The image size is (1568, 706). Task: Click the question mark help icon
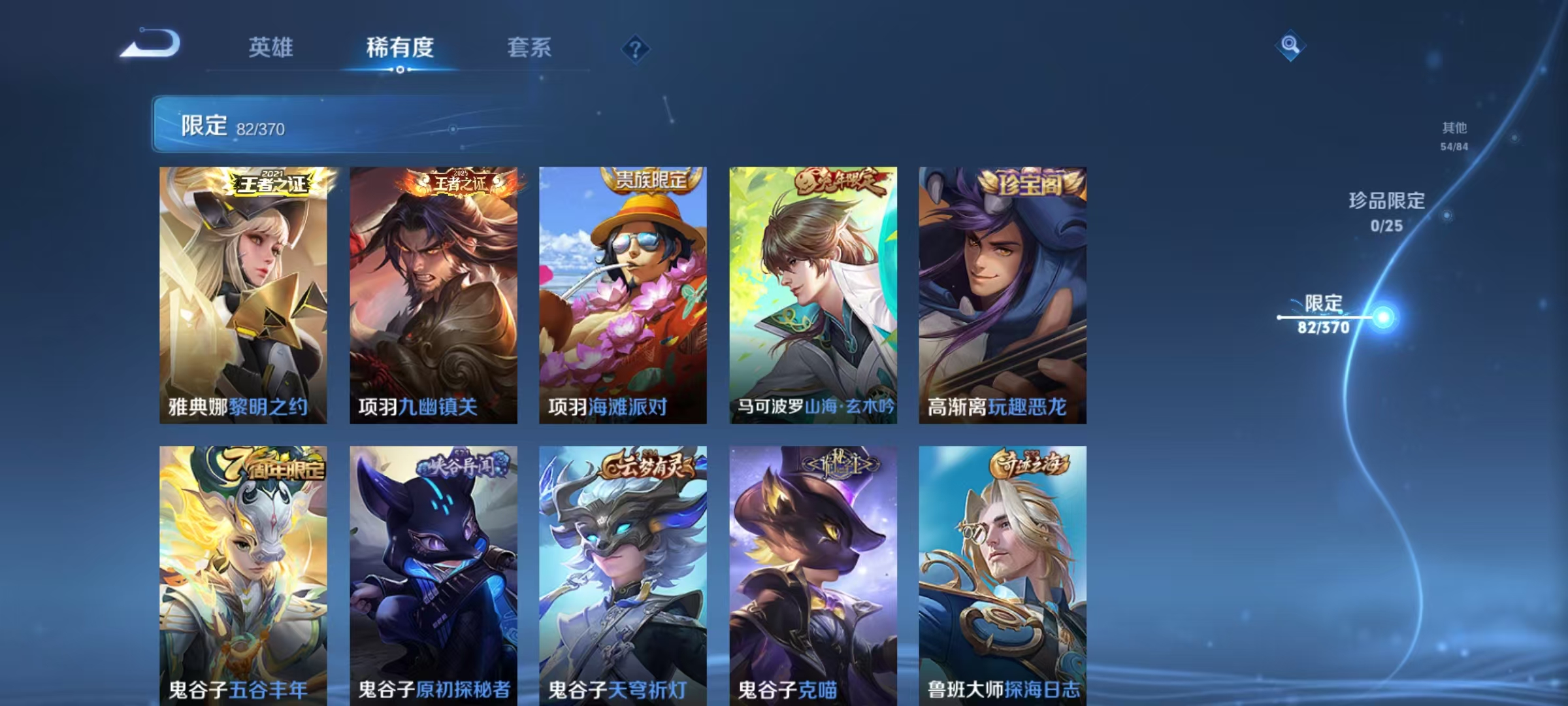[635, 50]
